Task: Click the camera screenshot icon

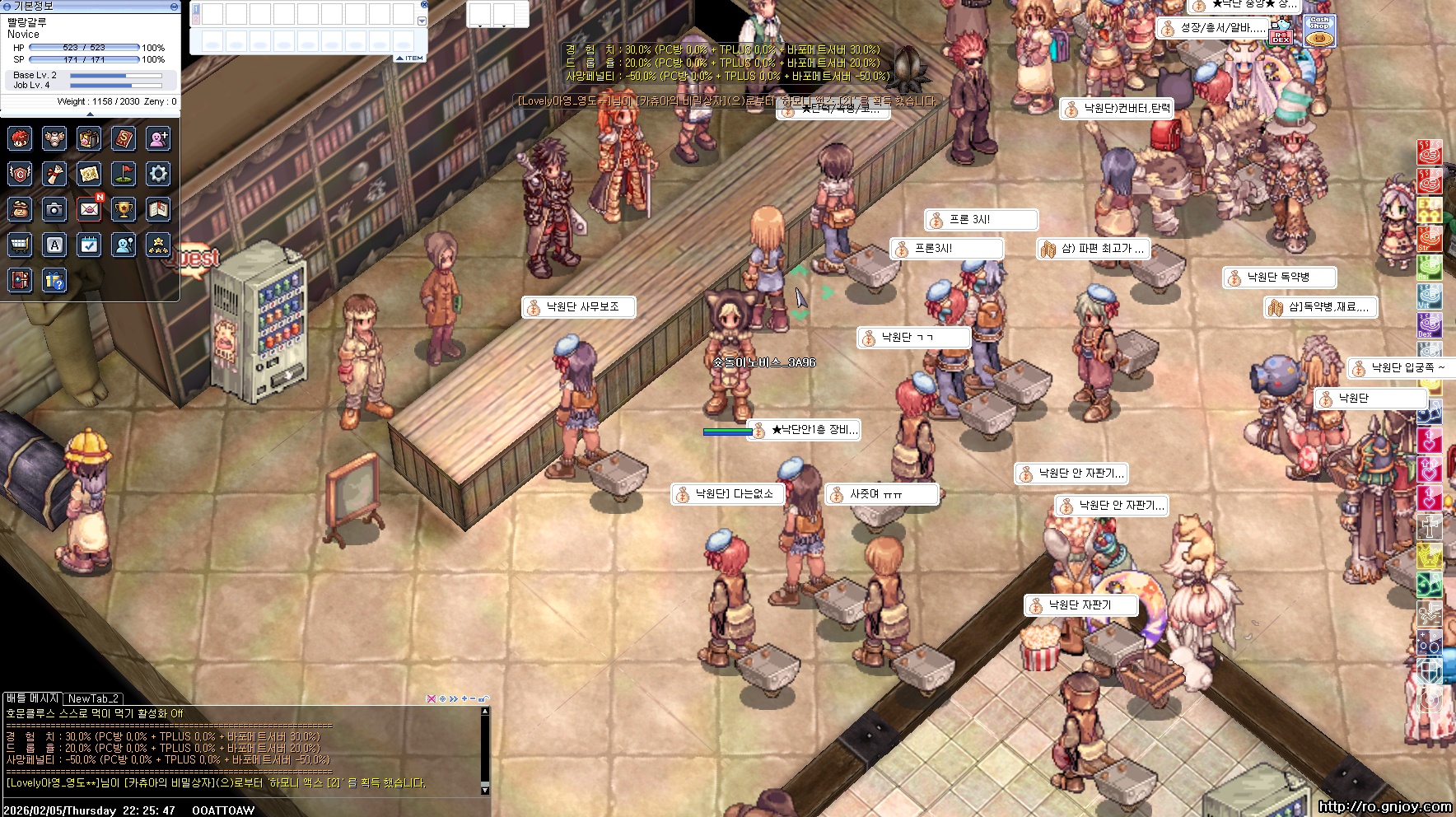Action: pos(54,209)
